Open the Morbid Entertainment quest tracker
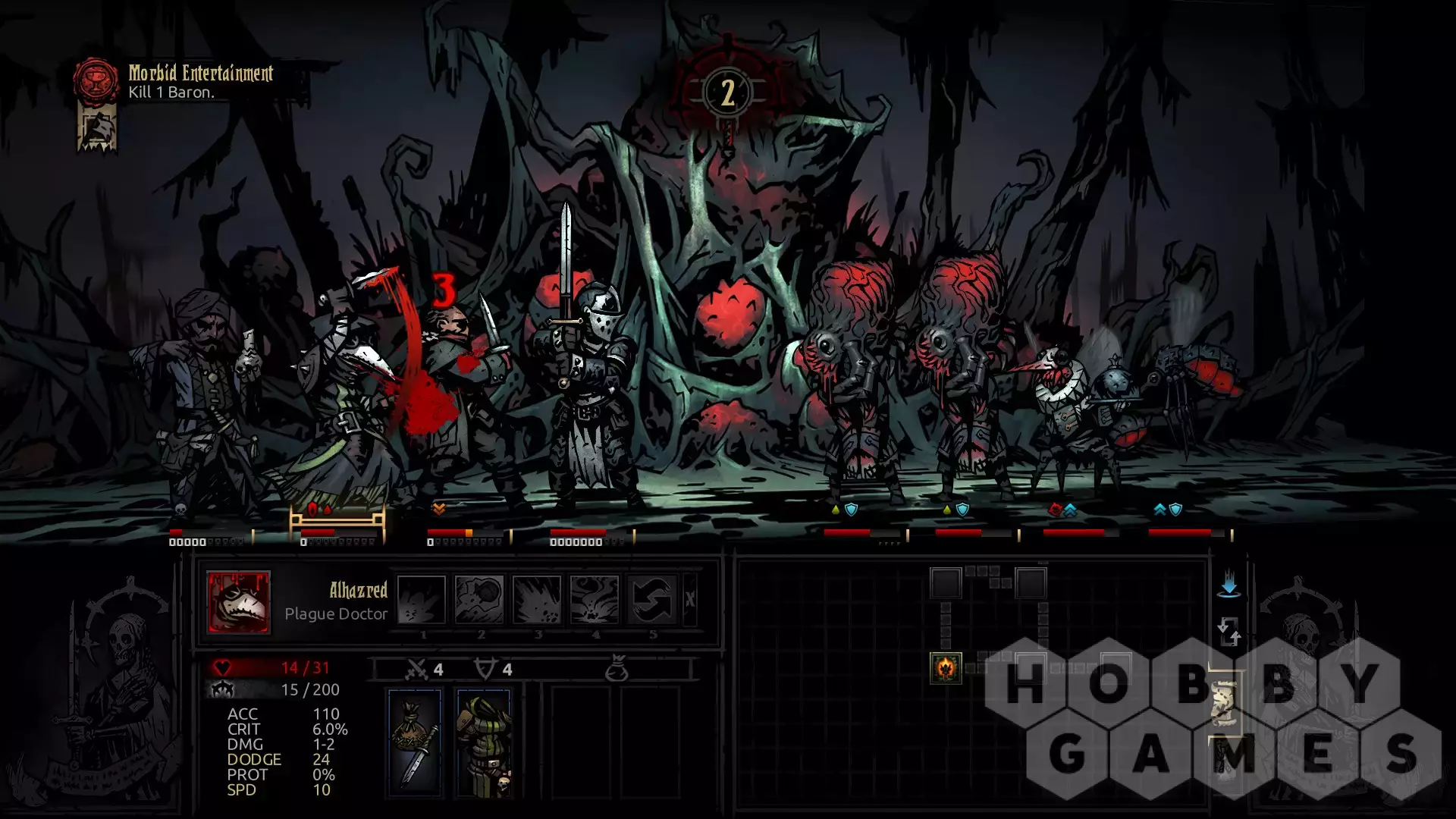The image size is (1456, 819). (96, 80)
